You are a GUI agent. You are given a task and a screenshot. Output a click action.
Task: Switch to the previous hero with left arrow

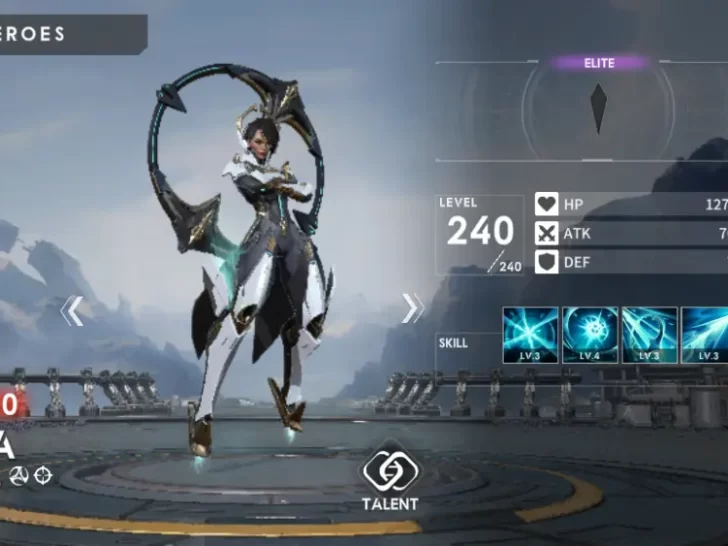[x=72, y=311]
